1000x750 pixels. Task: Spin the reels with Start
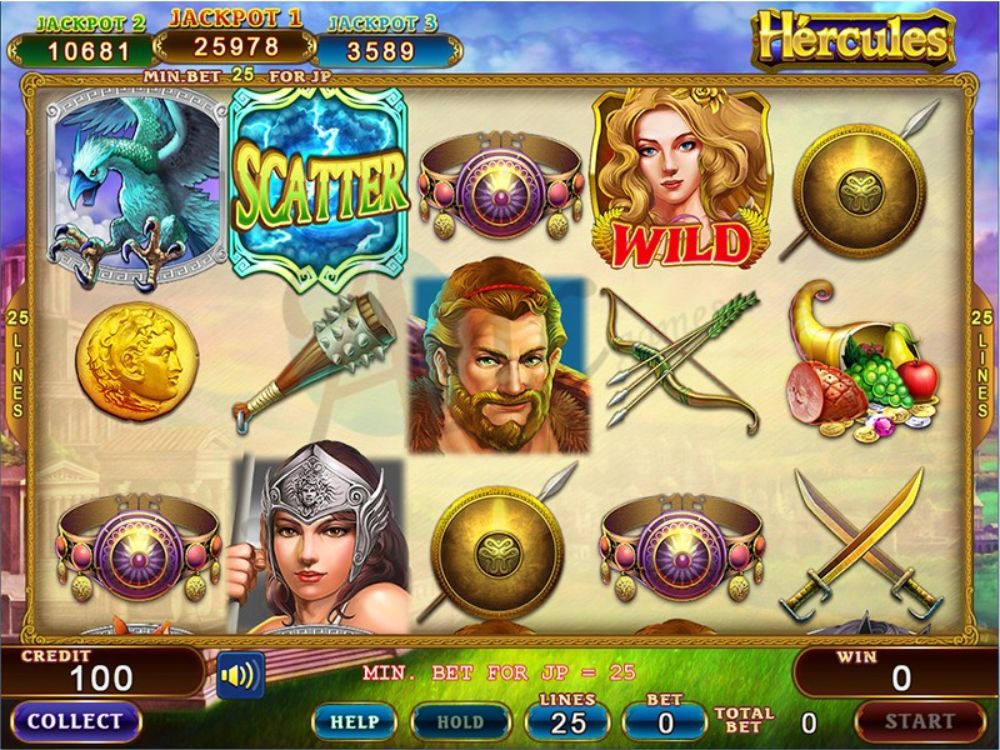pos(919,720)
